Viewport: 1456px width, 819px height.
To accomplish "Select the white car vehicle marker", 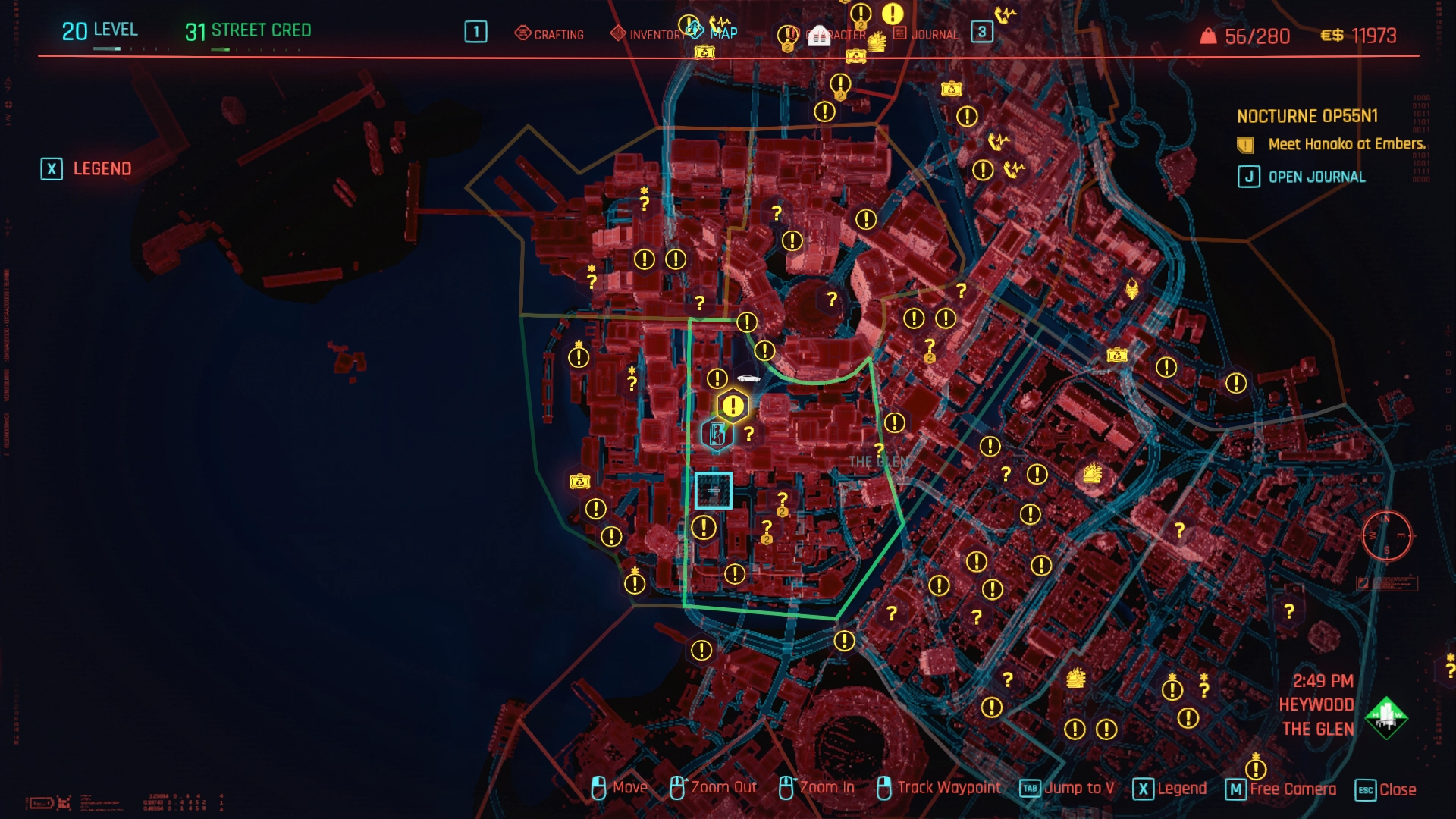I will point(748,378).
